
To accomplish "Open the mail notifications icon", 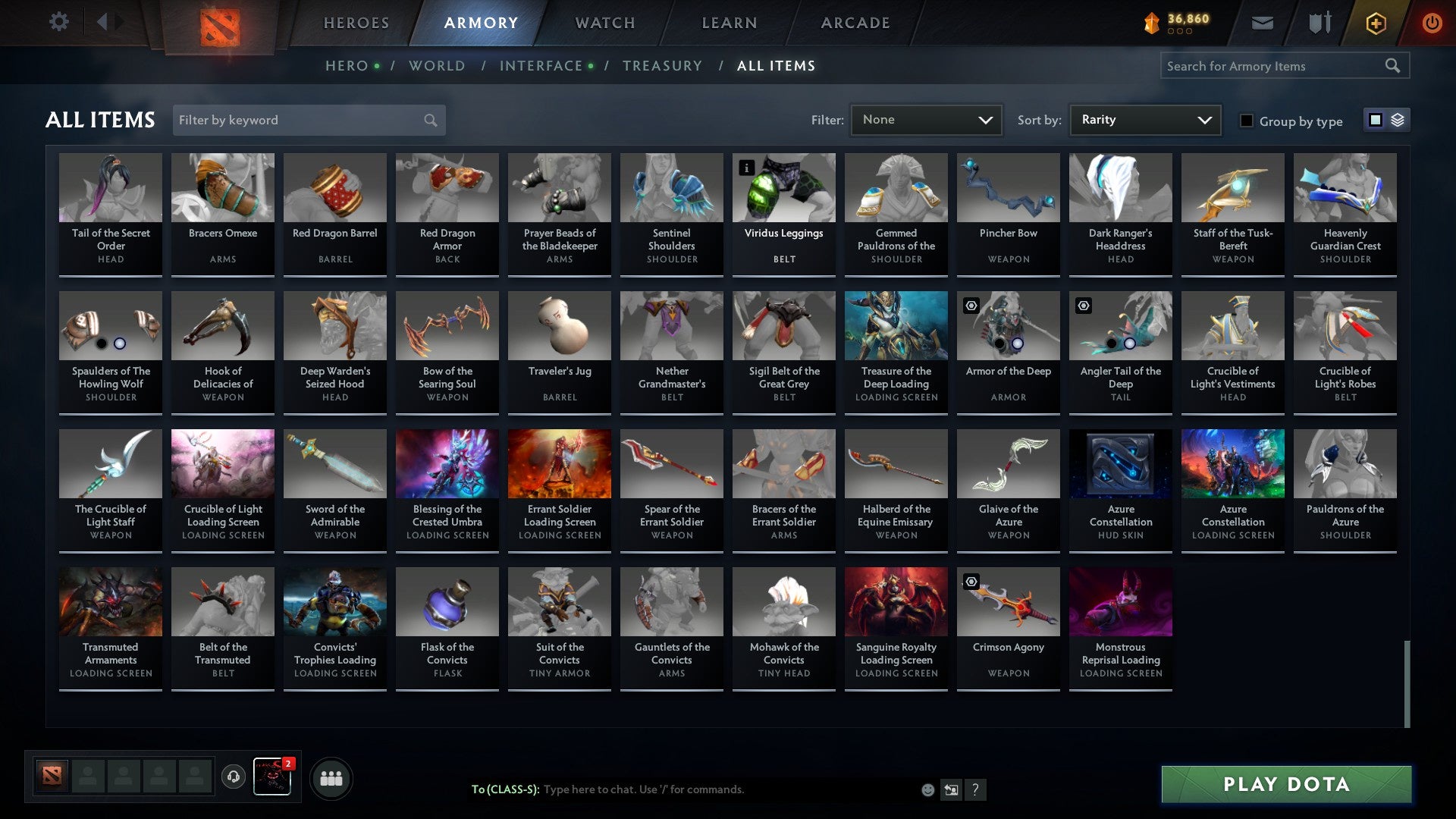I will [1262, 23].
